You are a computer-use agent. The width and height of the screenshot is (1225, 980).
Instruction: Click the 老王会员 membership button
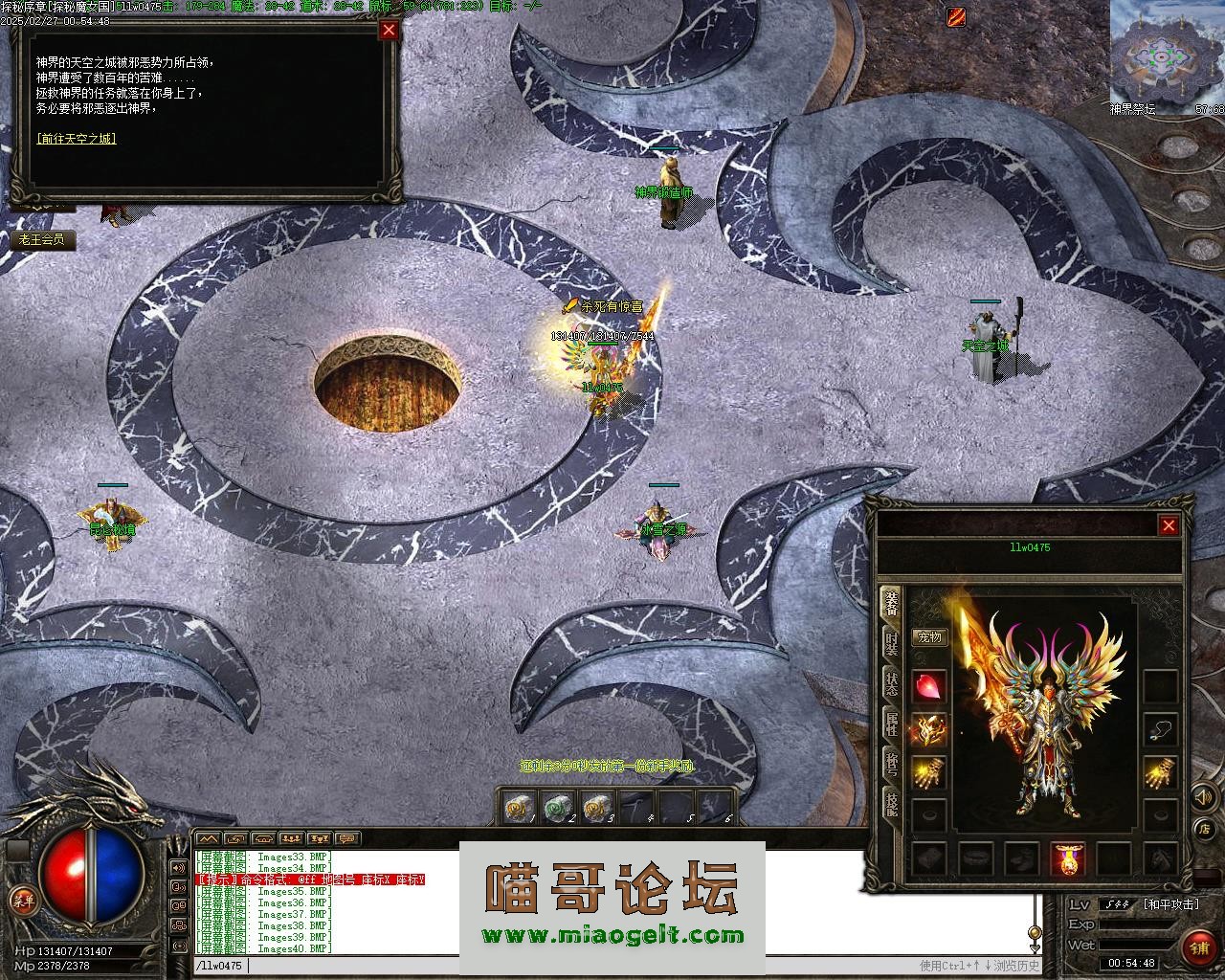click(x=41, y=240)
